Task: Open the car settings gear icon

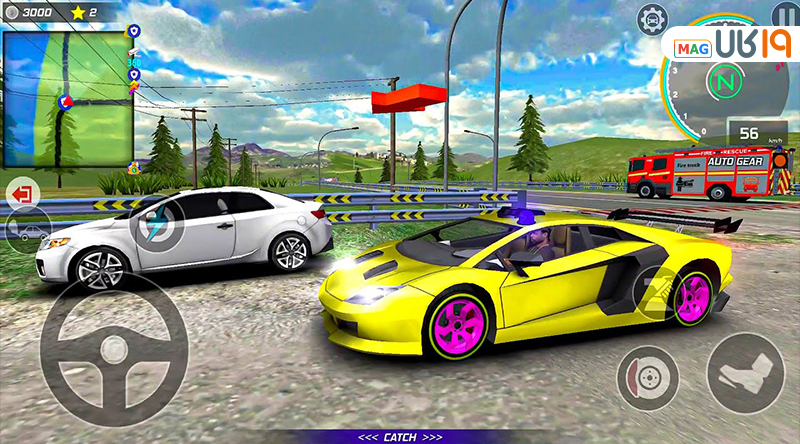Action: 652,18
